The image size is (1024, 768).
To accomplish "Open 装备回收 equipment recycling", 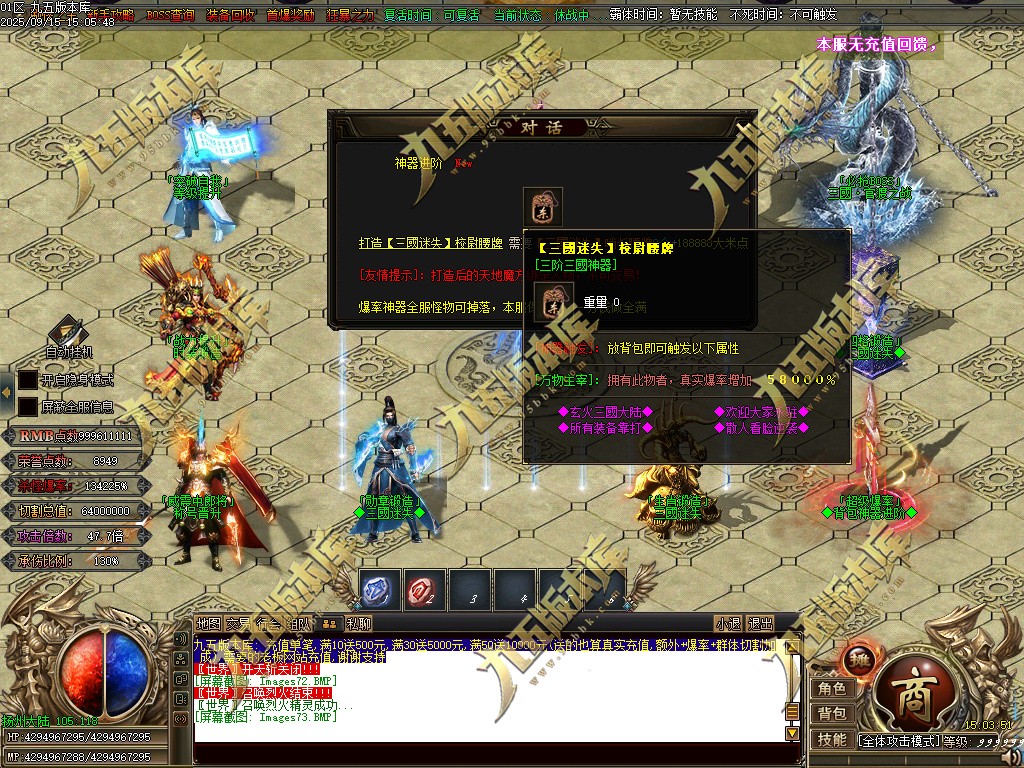I will (230, 16).
